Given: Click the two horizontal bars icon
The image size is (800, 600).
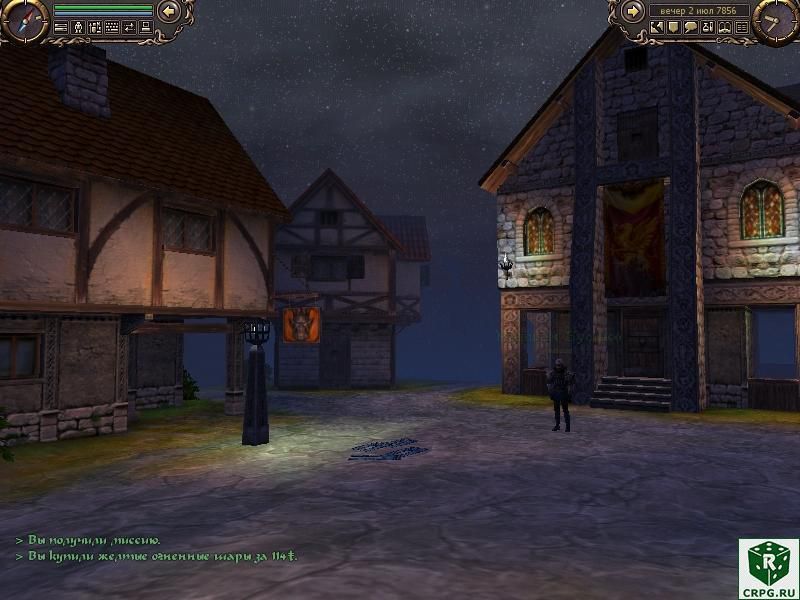Looking at the screenshot, I should 61,27.
